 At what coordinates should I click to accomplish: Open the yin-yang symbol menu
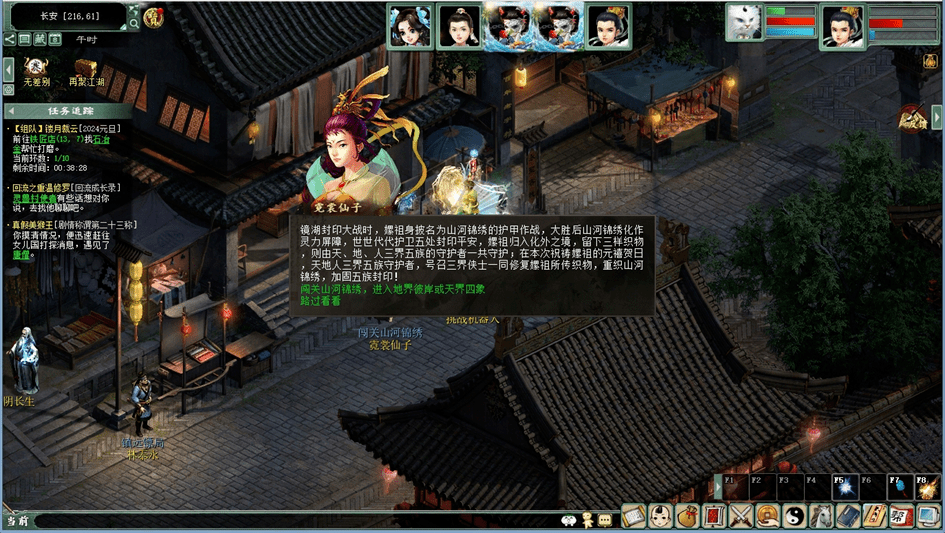click(794, 516)
